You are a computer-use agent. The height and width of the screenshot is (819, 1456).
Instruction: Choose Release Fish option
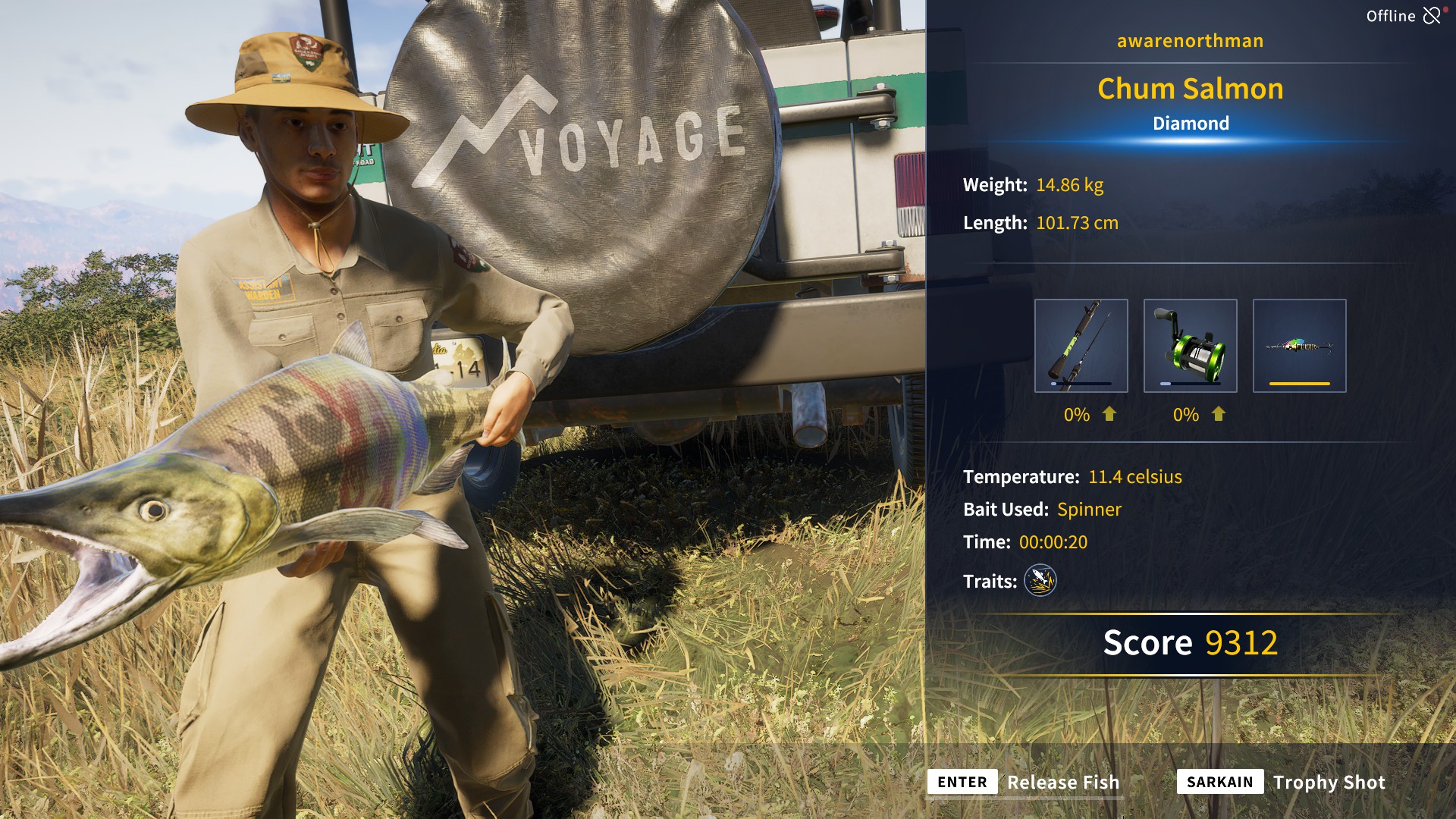coord(1024,782)
